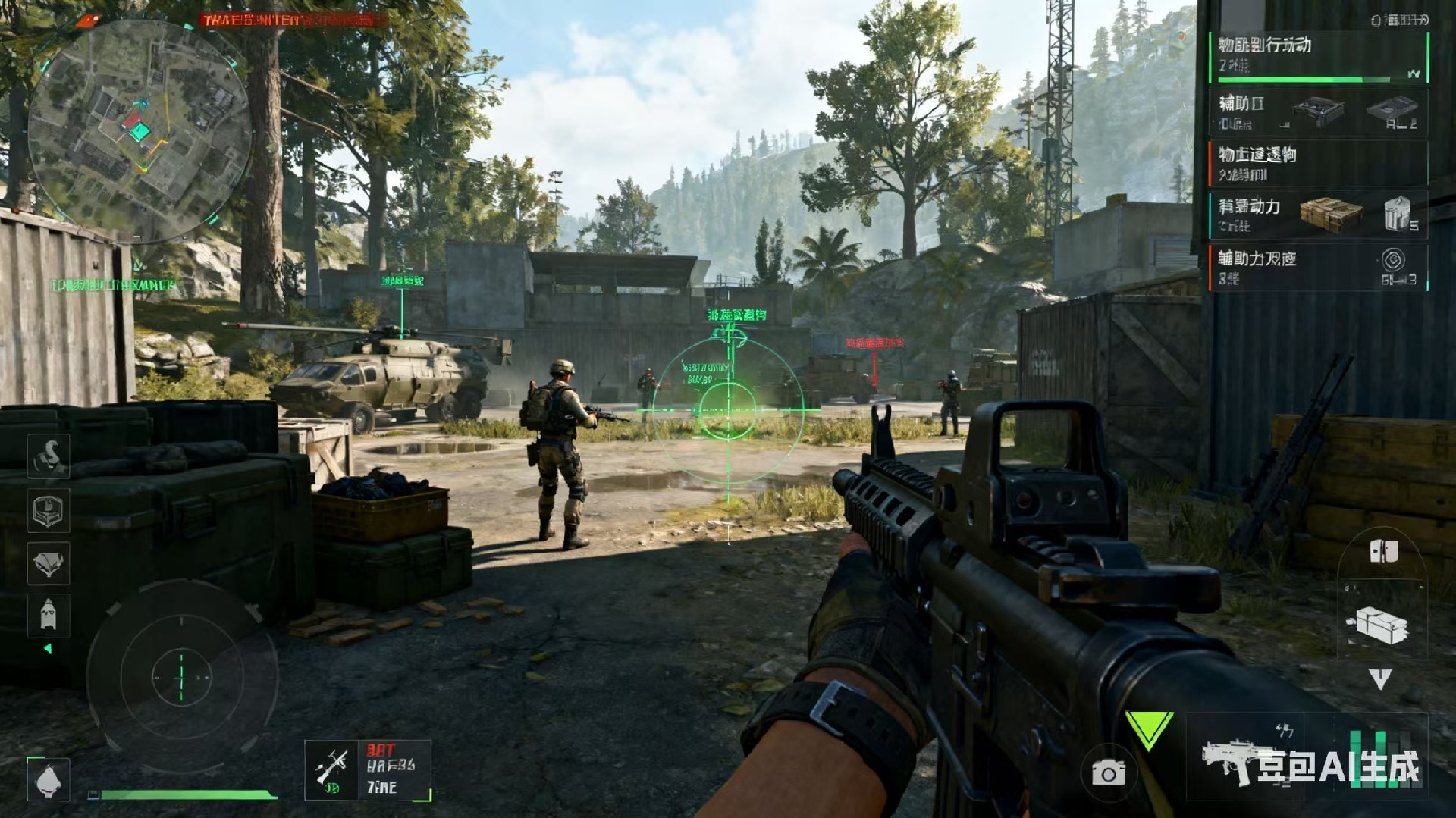Select the 辅助 row with two device icons
Screen dimensions: 1456x818
(1318, 112)
